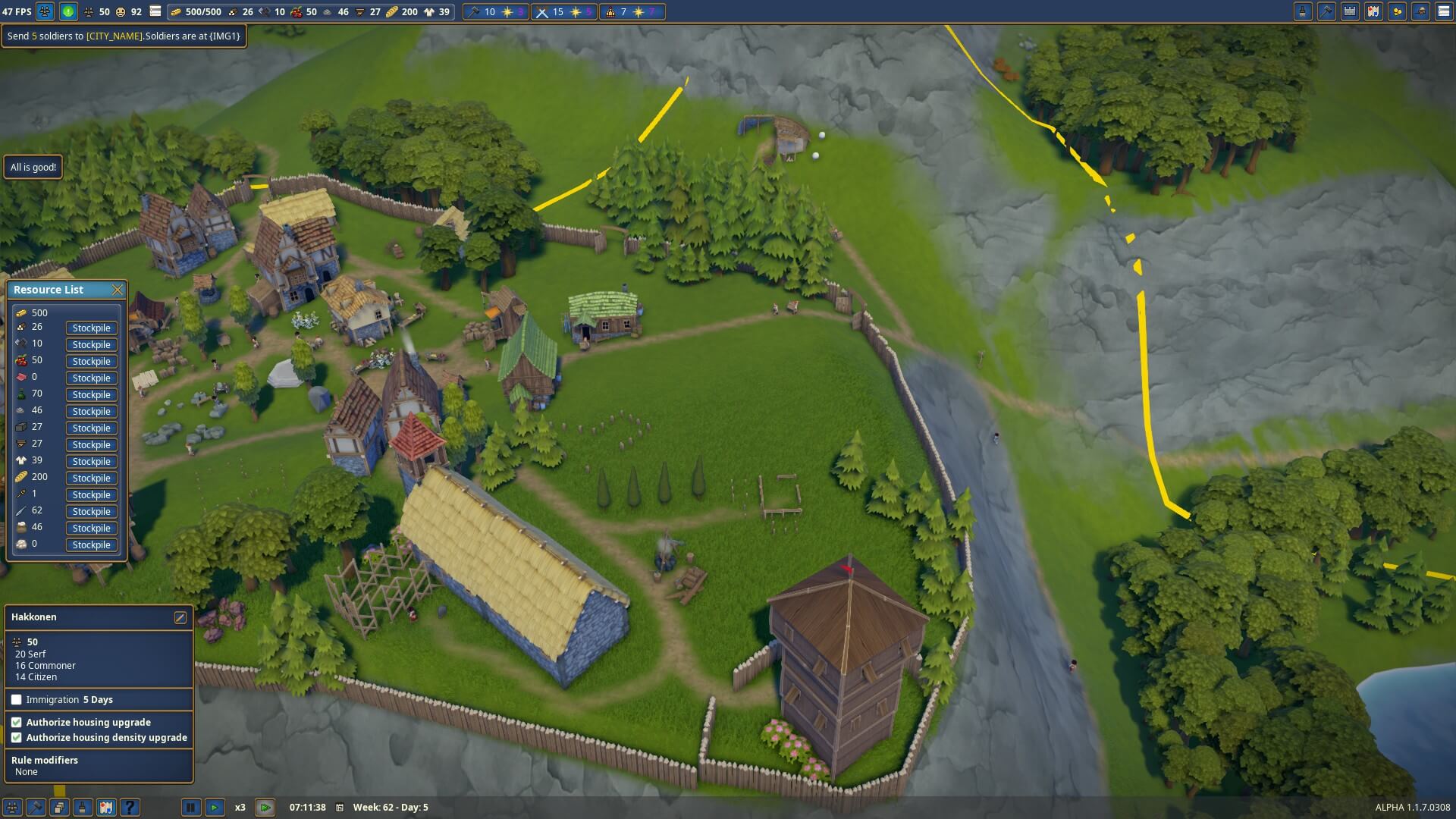The image size is (1456, 819).
Task: Click the green status indicator at top
Action: (x=68, y=11)
